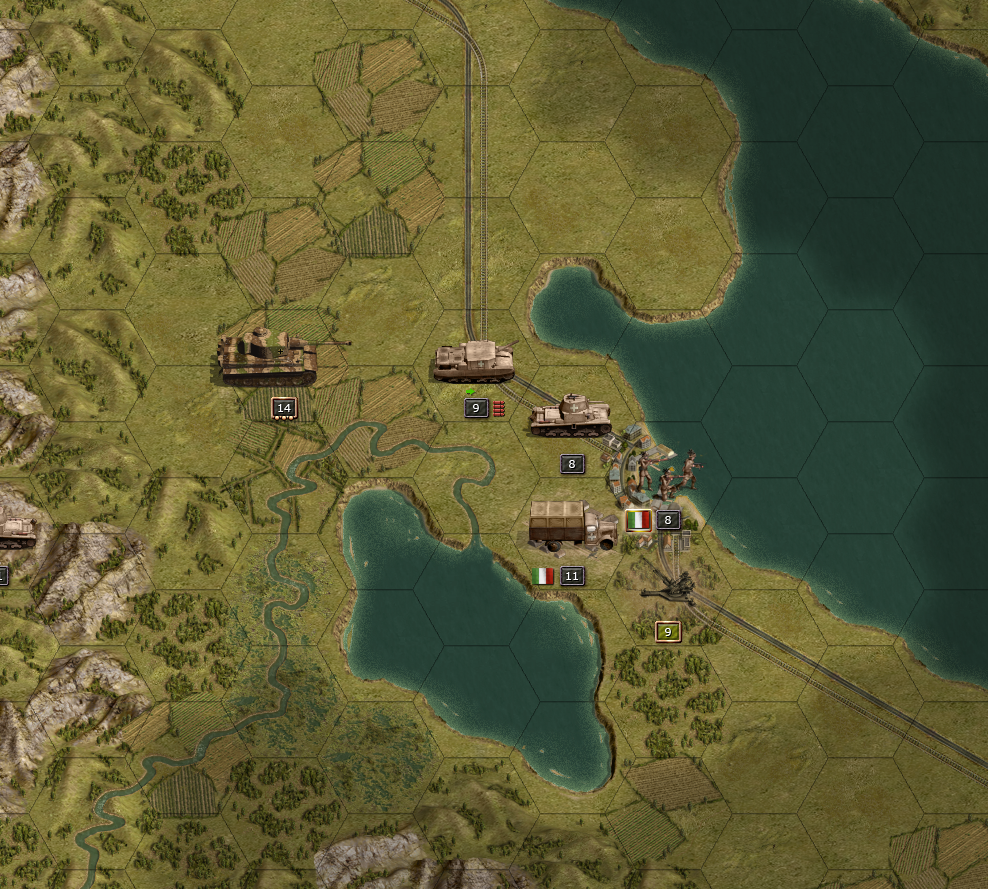This screenshot has height=889, width=988.
Task: Select the transport truck with strength 11
Action: [573, 526]
